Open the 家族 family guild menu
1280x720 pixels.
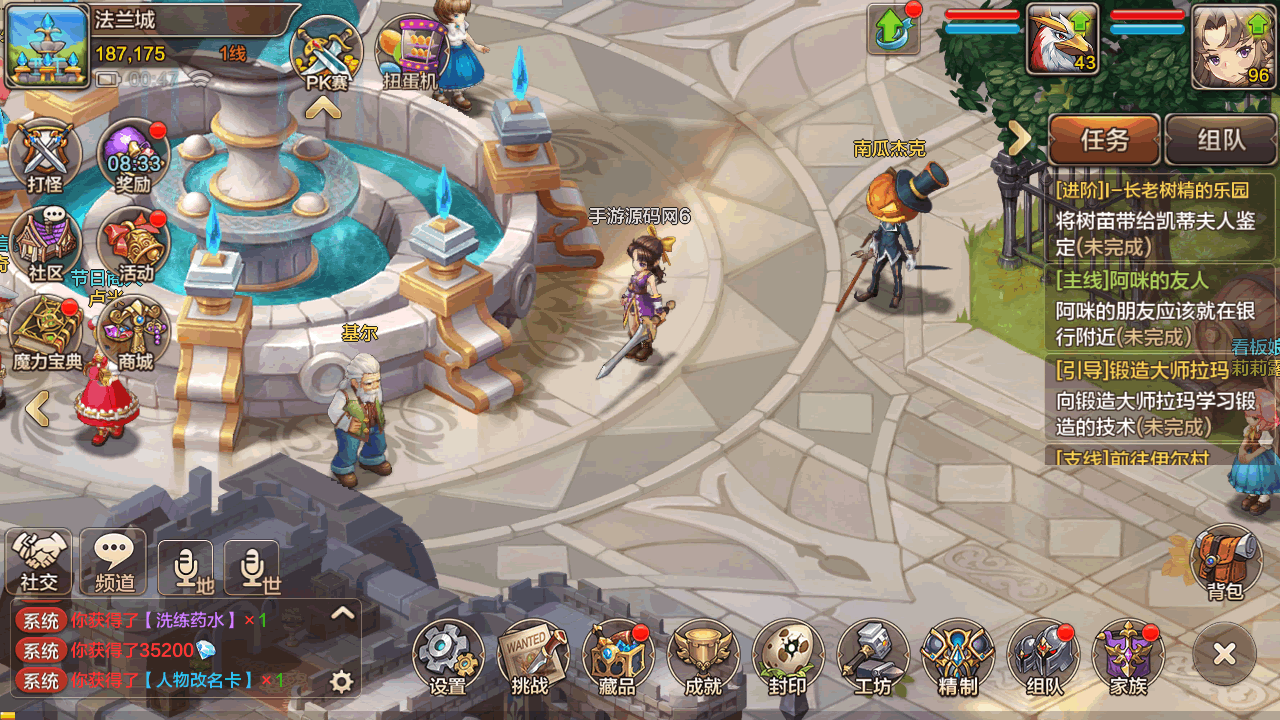1128,656
